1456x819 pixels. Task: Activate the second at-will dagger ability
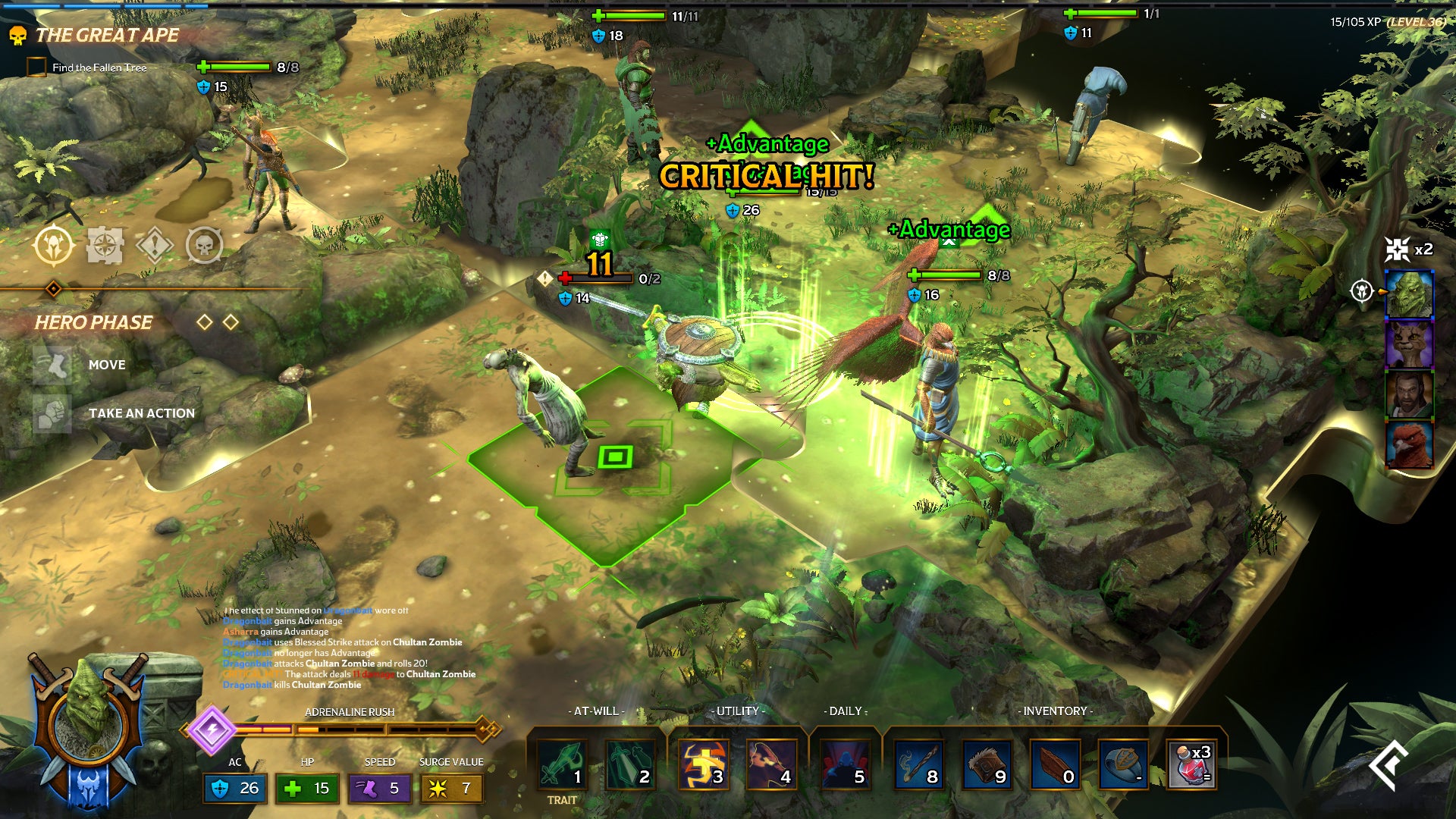click(x=629, y=764)
